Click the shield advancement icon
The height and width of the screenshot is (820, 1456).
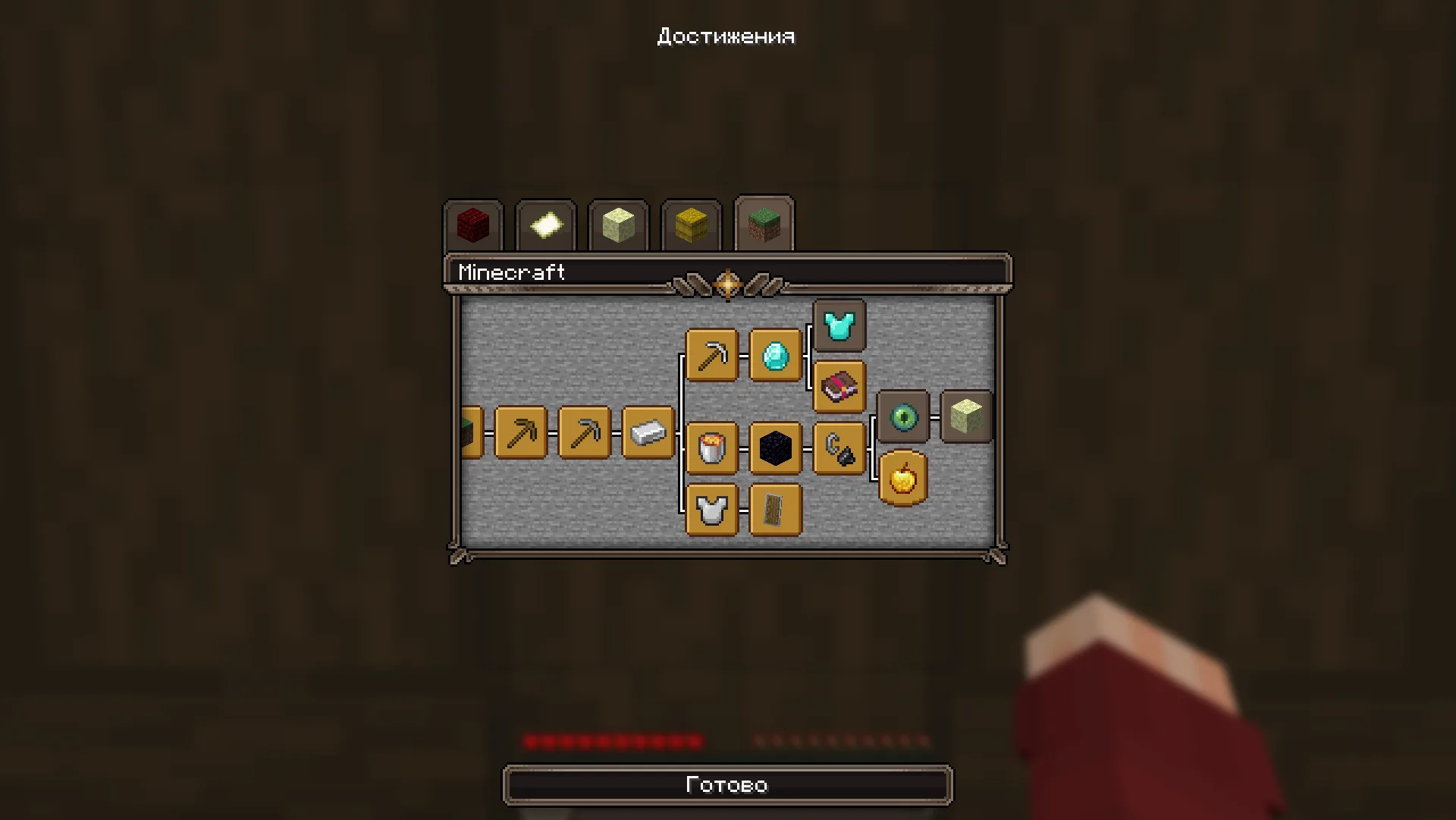775,510
